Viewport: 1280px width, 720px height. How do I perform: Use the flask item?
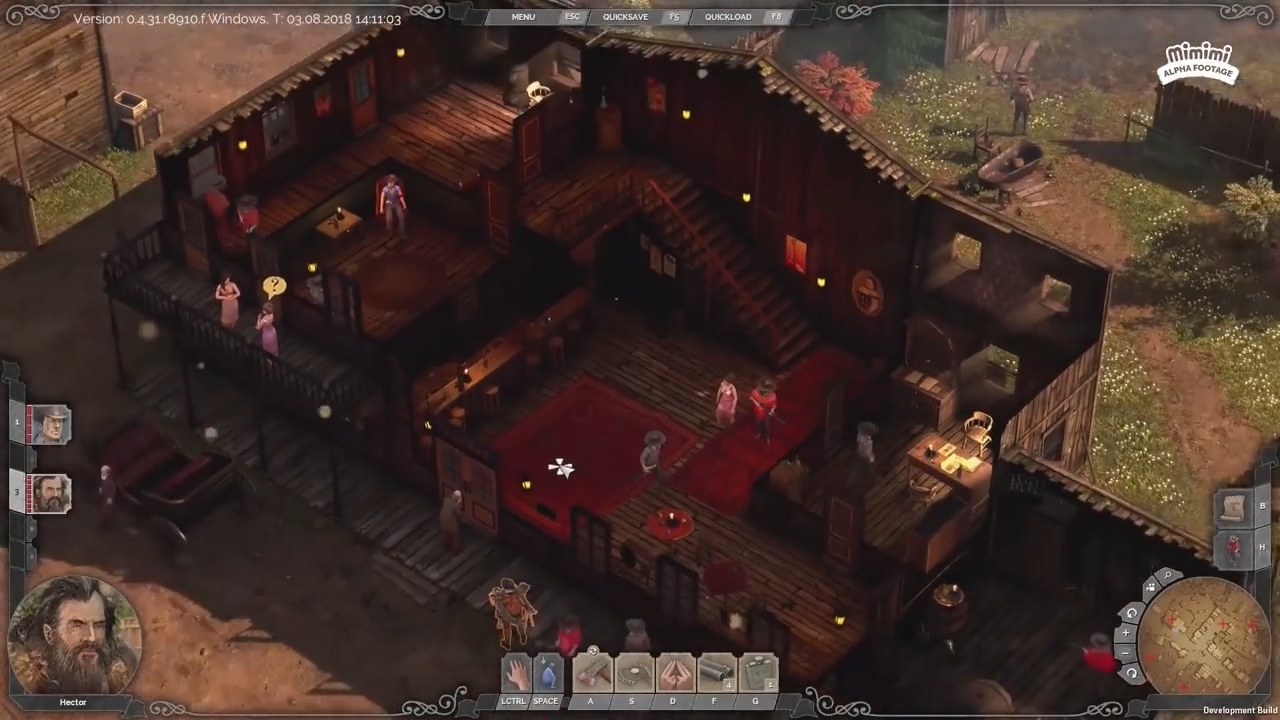(757, 673)
